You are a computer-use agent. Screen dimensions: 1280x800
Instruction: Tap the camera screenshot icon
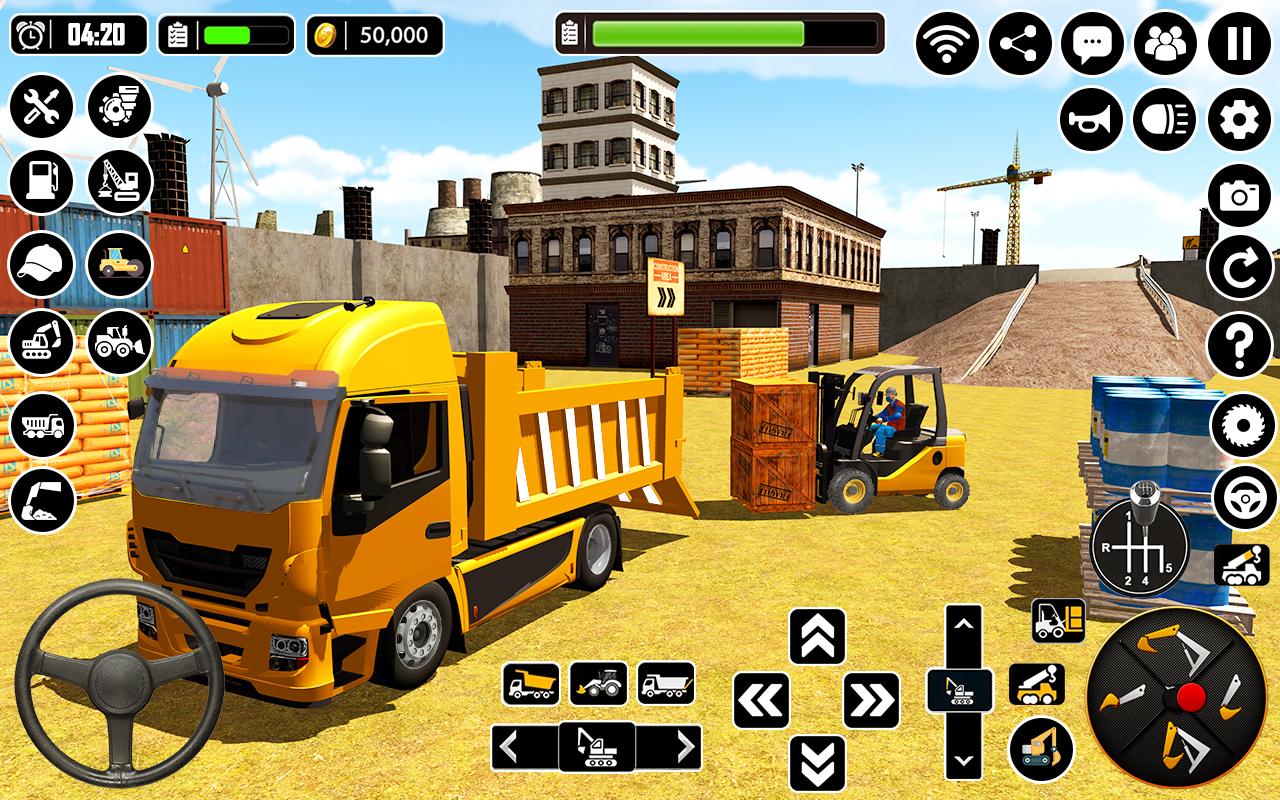point(1239,195)
